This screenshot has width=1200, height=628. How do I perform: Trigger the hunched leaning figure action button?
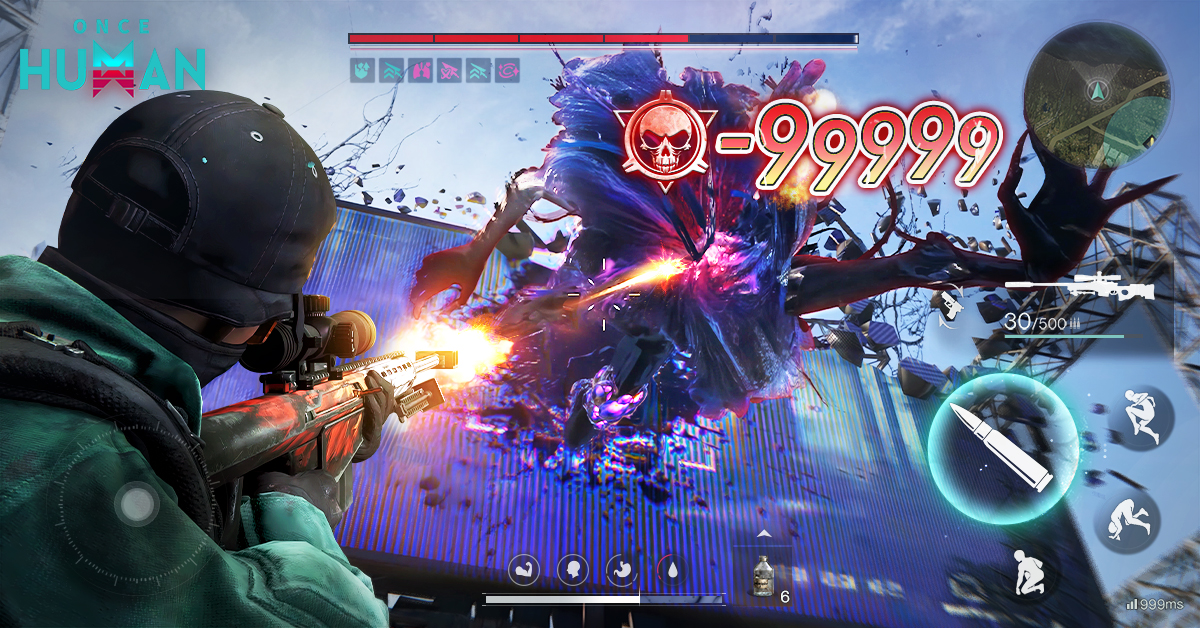tap(1139, 420)
